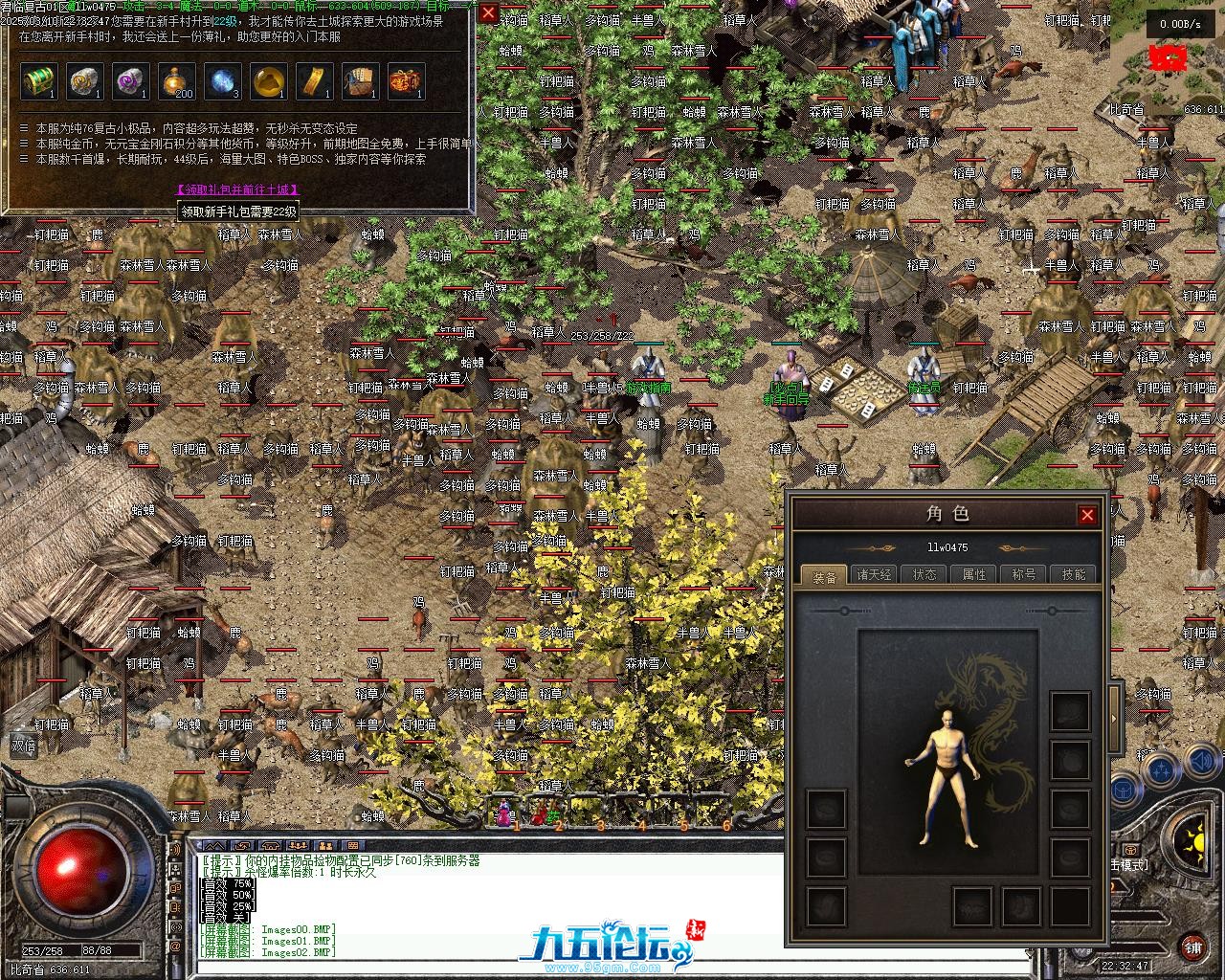The width and height of the screenshot is (1225, 980).
Task: Switch to the 状态 status tab
Action: [x=924, y=574]
